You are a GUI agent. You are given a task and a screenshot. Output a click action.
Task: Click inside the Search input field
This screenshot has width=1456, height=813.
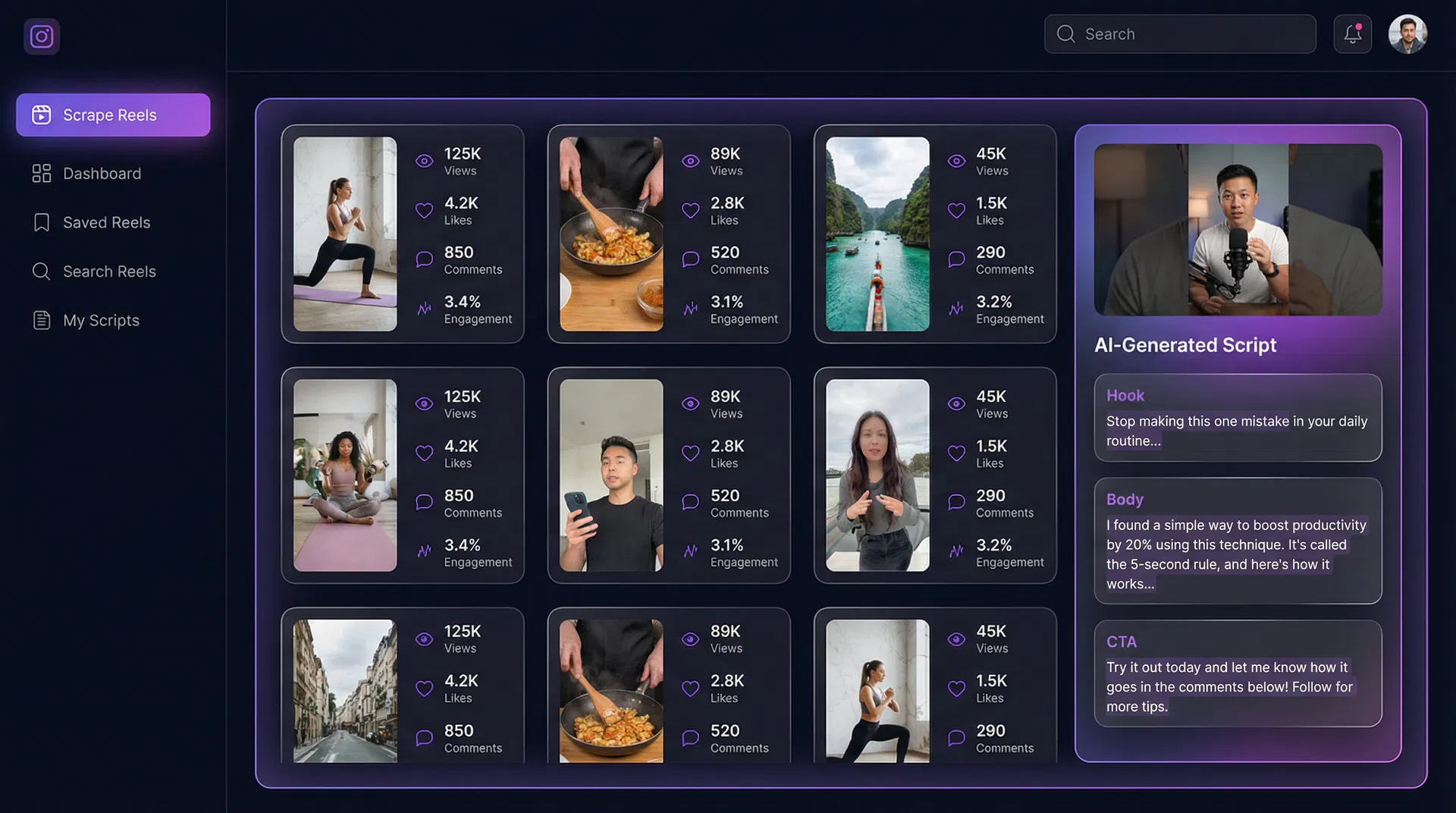click(1180, 33)
